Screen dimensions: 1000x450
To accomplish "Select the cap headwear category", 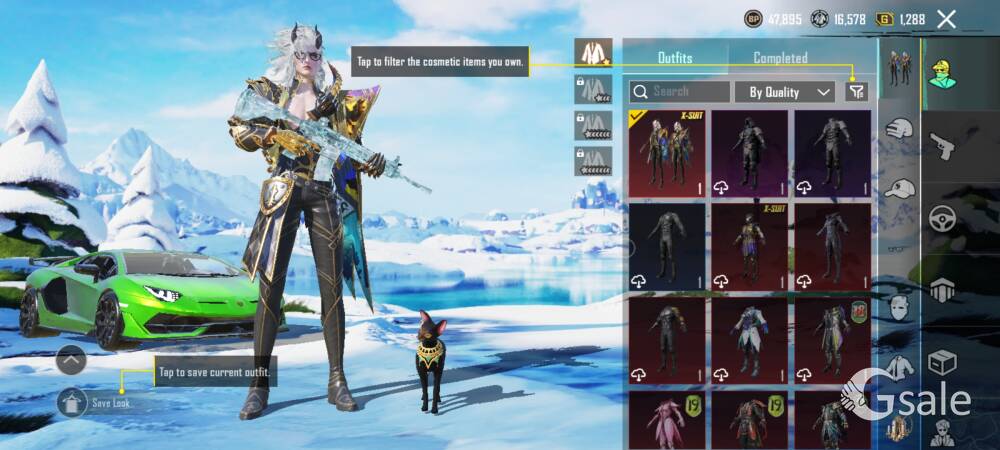I will coord(901,188).
